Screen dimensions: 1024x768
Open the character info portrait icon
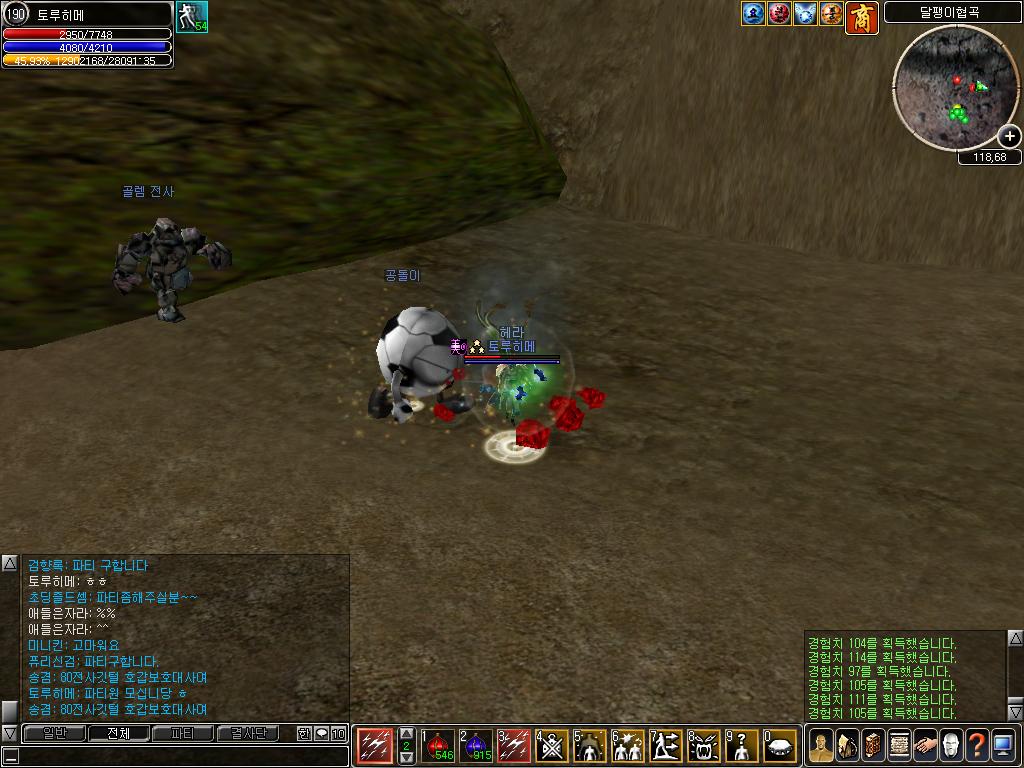coord(821,745)
